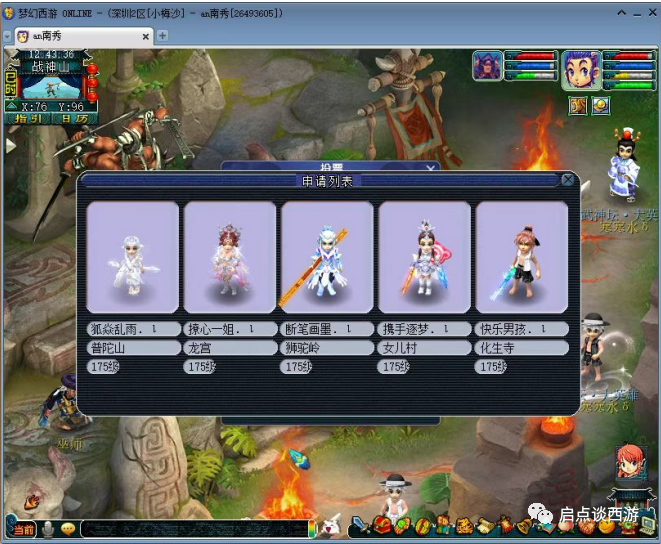Image resolution: width=661 pixels, height=544 pixels.
Task: Open the emoticon smiley face picker
Action: [68, 528]
